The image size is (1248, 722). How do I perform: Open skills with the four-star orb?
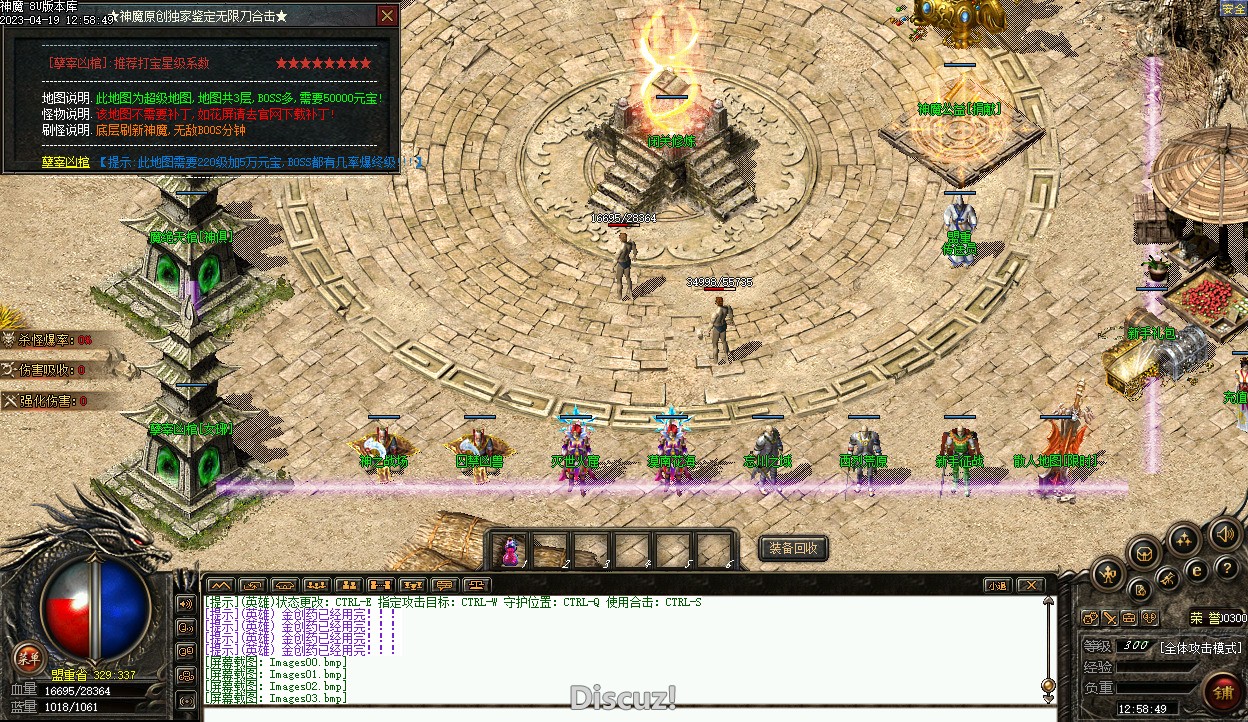[1184, 541]
